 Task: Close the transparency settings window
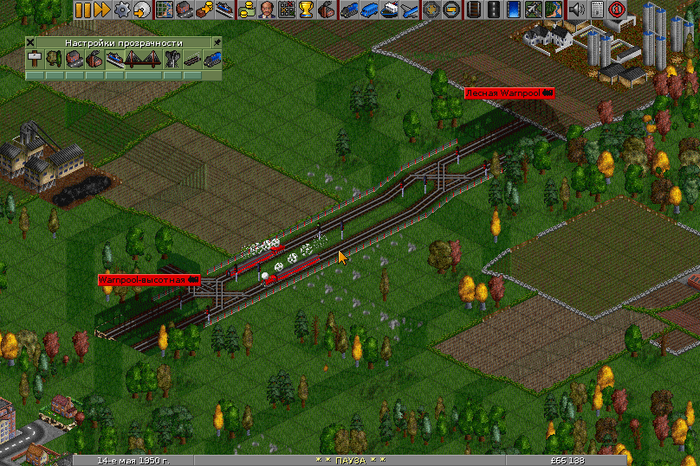click(x=31, y=43)
